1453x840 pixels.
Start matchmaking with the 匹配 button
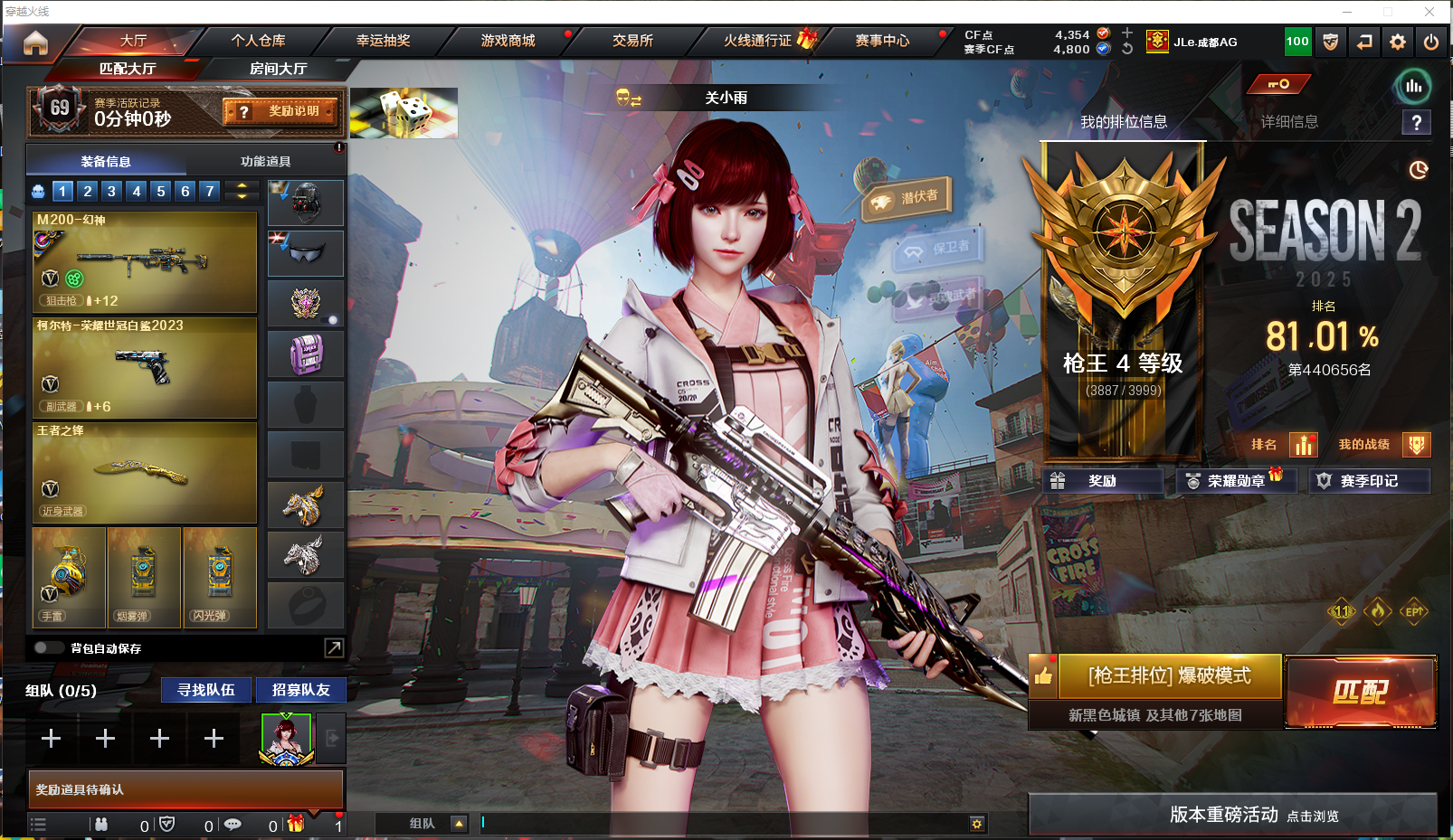(x=1360, y=692)
